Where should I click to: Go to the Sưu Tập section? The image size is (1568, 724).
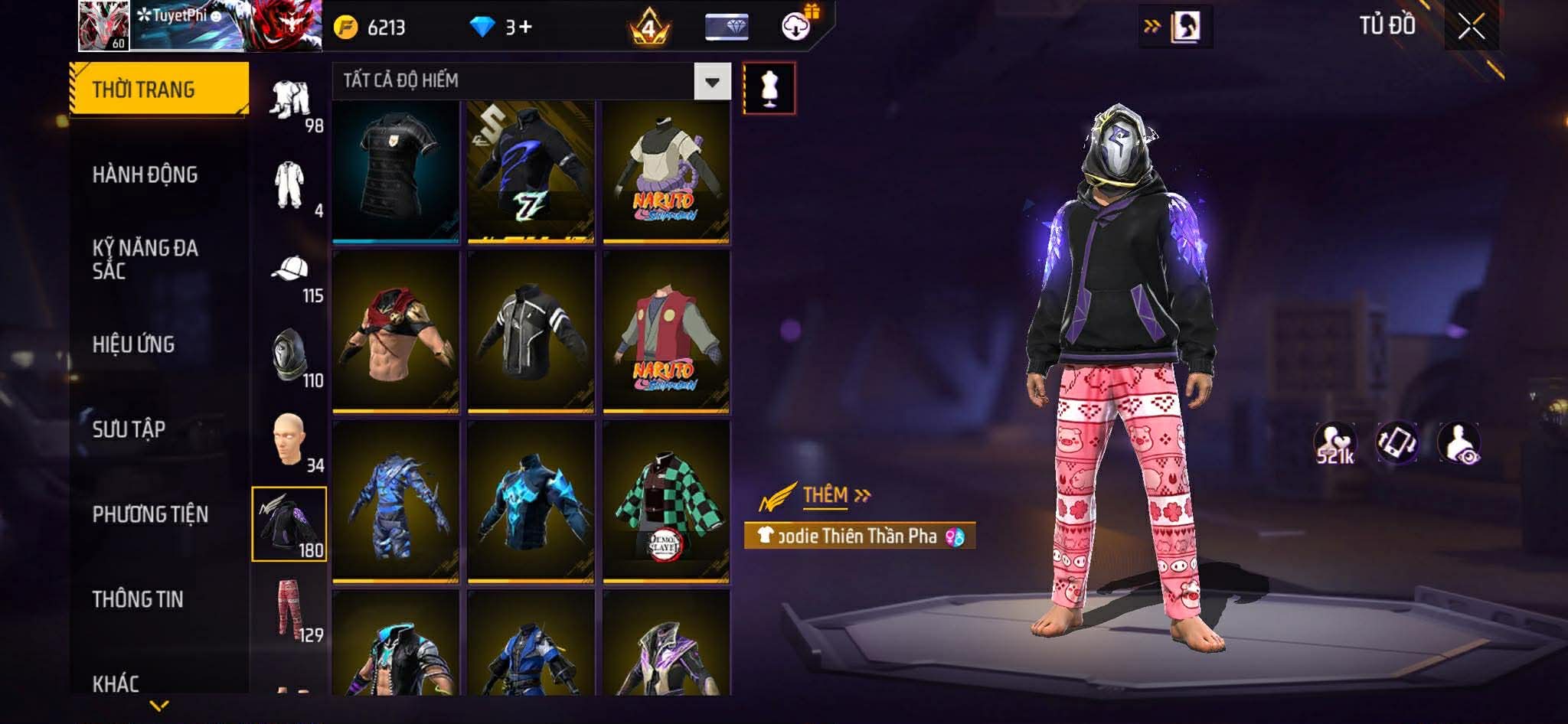[x=129, y=429]
